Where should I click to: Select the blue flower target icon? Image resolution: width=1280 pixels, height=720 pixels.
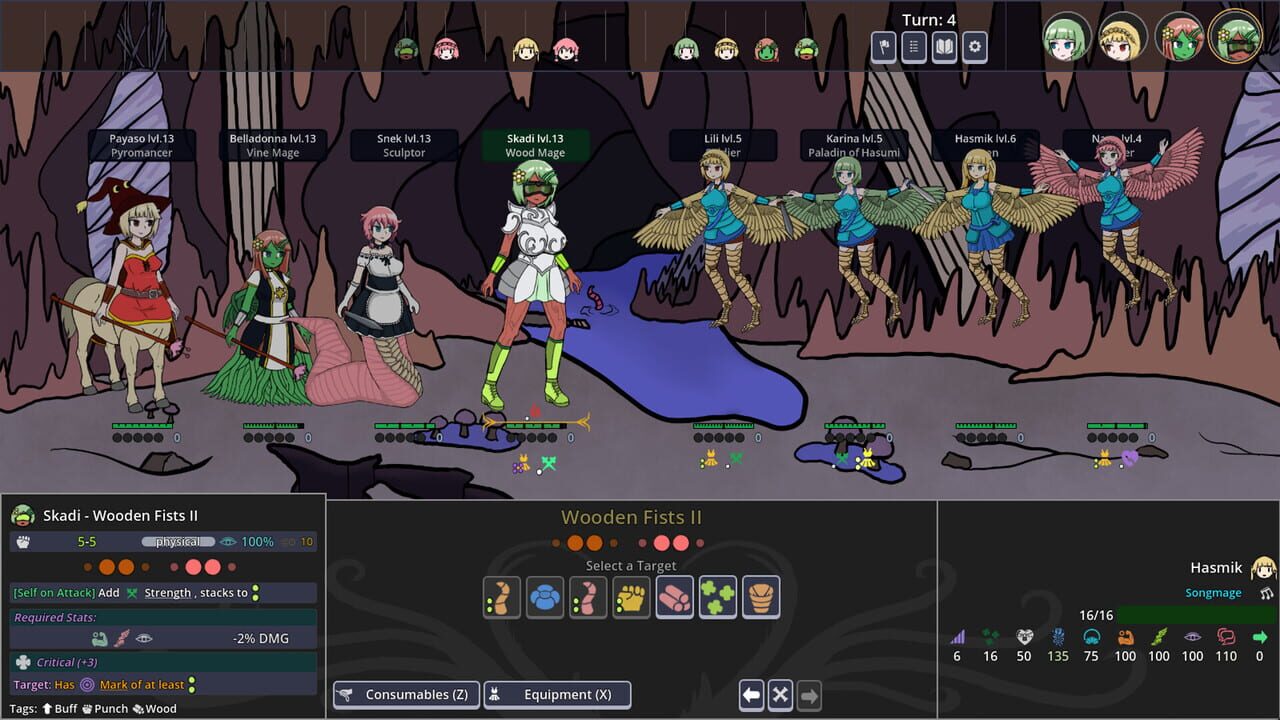click(545, 597)
